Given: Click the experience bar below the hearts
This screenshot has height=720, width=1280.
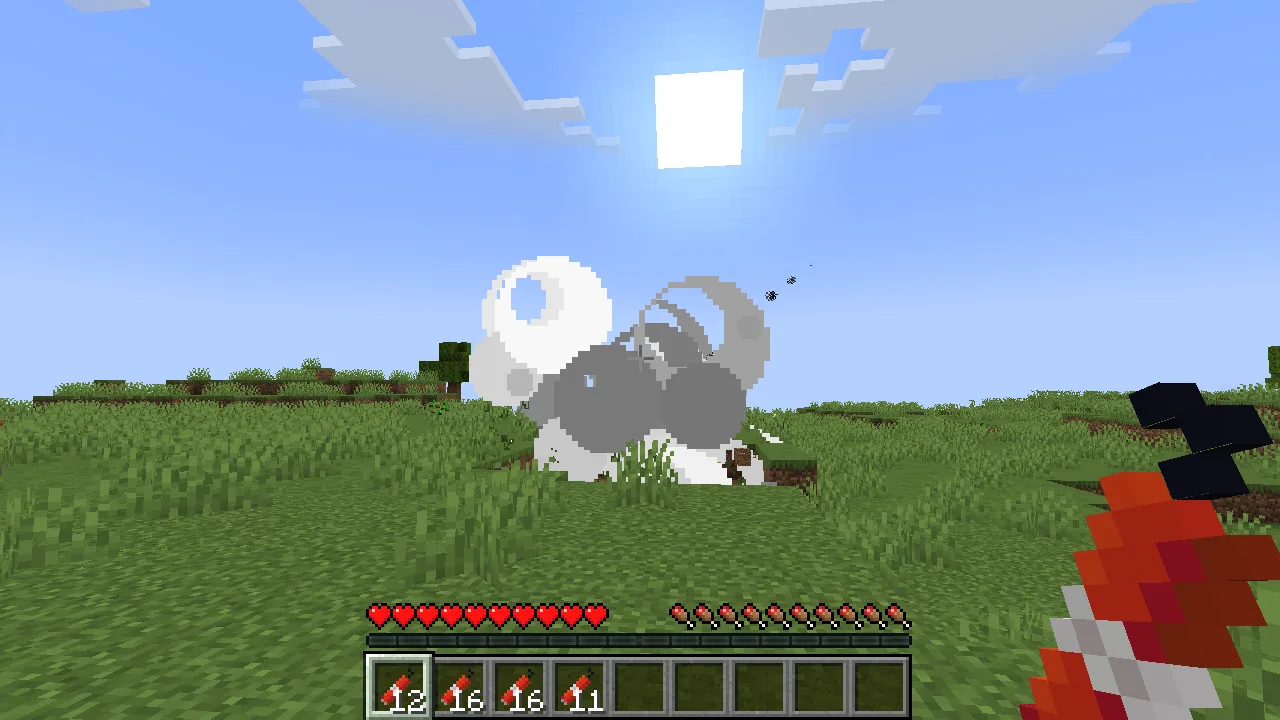Looking at the screenshot, I should [x=638, y=637].
